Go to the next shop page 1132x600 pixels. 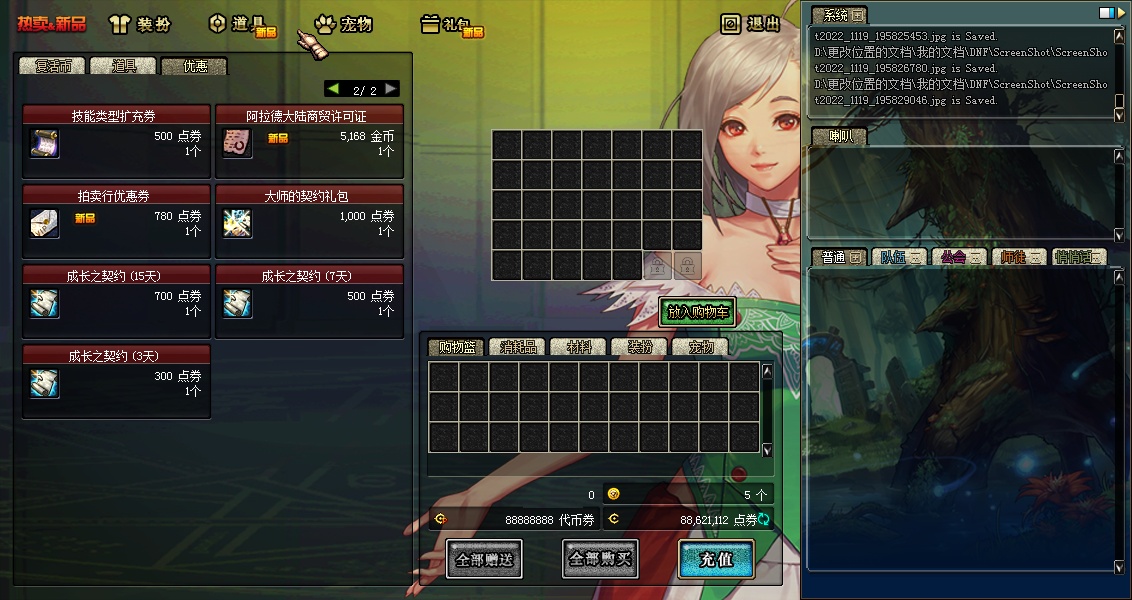tap(391, 89)
